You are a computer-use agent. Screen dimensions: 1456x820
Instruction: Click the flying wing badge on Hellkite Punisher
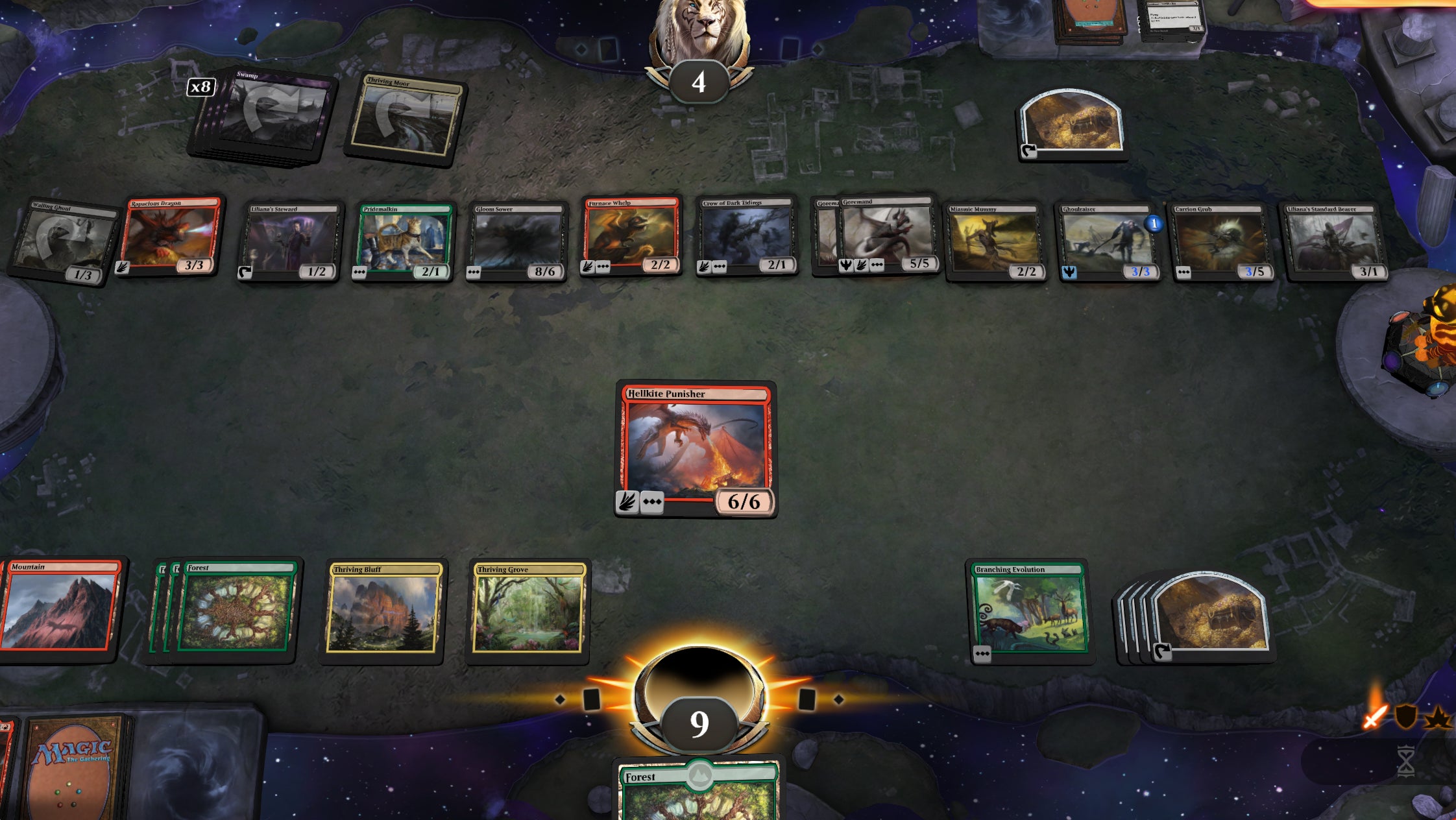pos(626,503)
